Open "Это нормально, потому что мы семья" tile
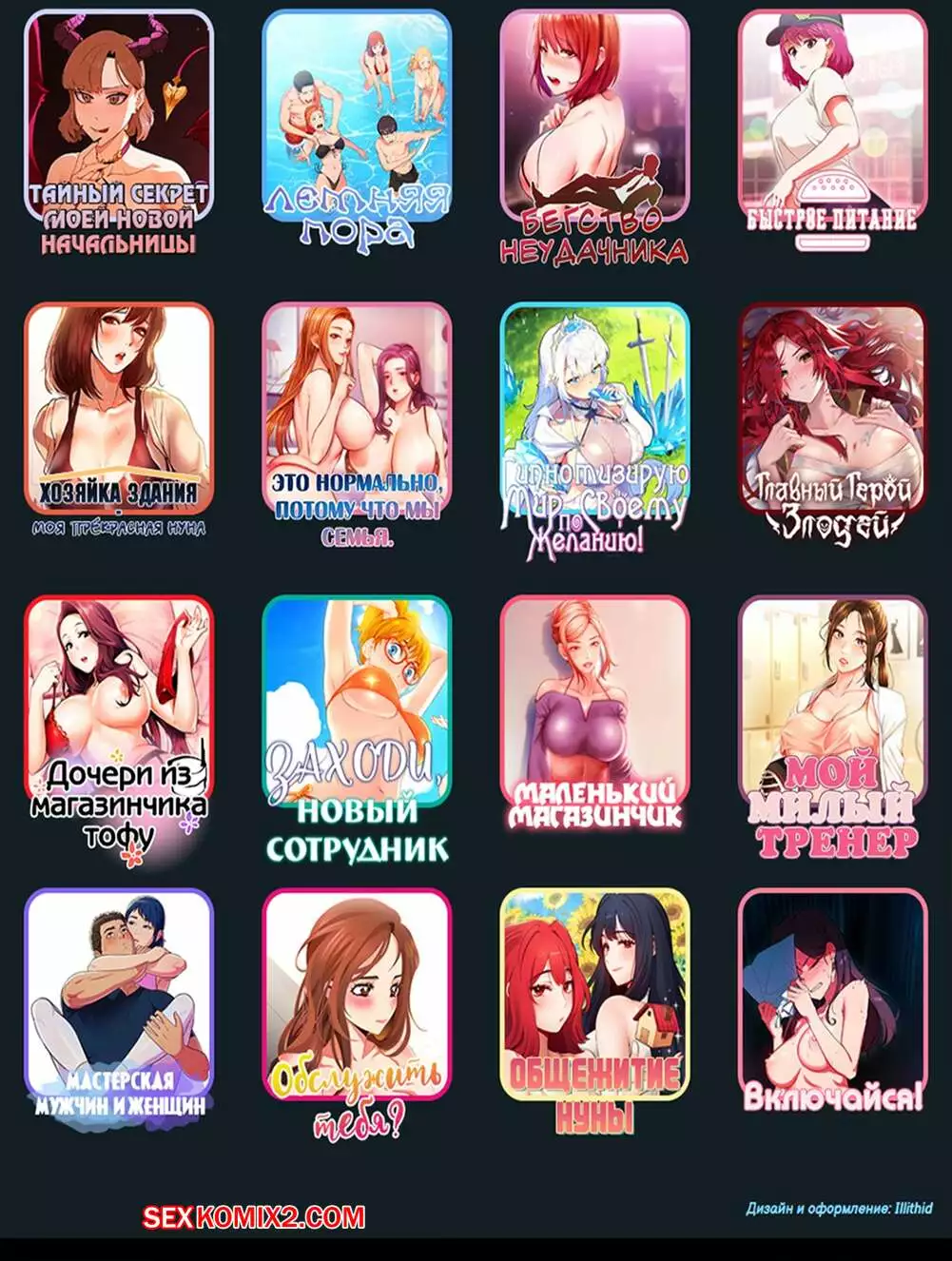This screenshot has width=952, height=1261. (x=357, y=409)
